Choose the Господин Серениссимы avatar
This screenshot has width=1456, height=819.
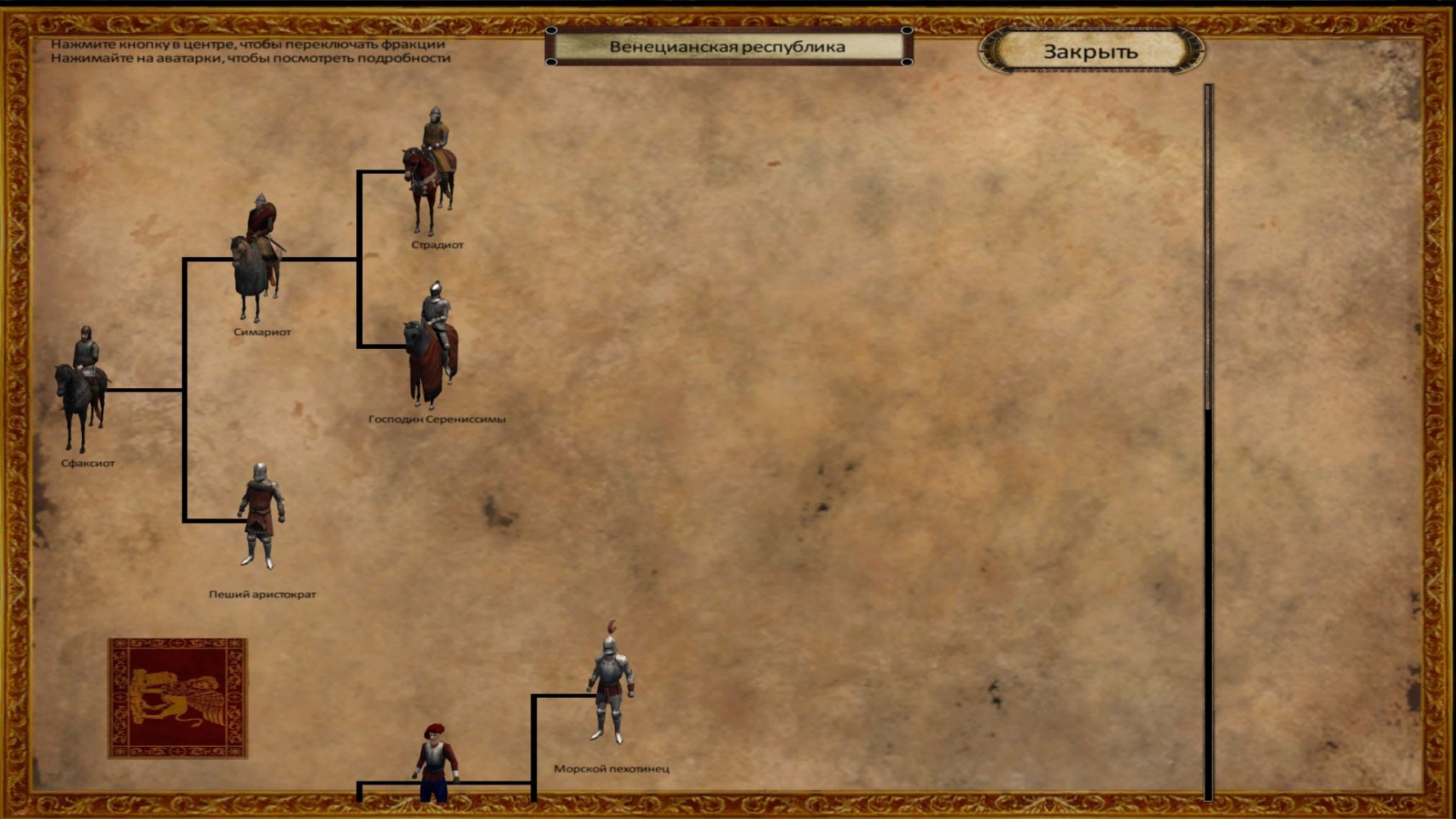pos(432,346)
